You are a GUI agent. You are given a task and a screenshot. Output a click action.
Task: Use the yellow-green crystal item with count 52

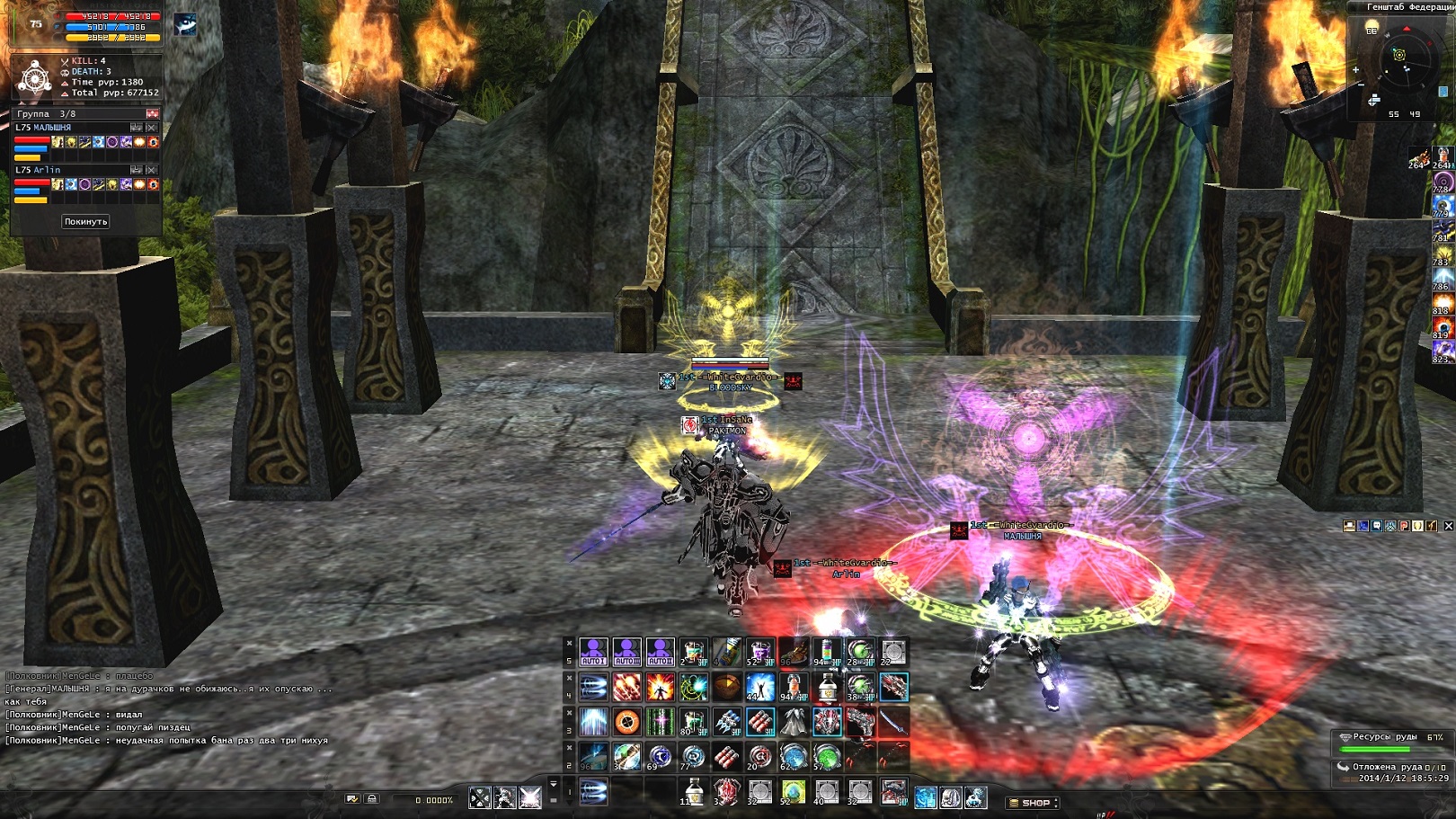point(793,792)
